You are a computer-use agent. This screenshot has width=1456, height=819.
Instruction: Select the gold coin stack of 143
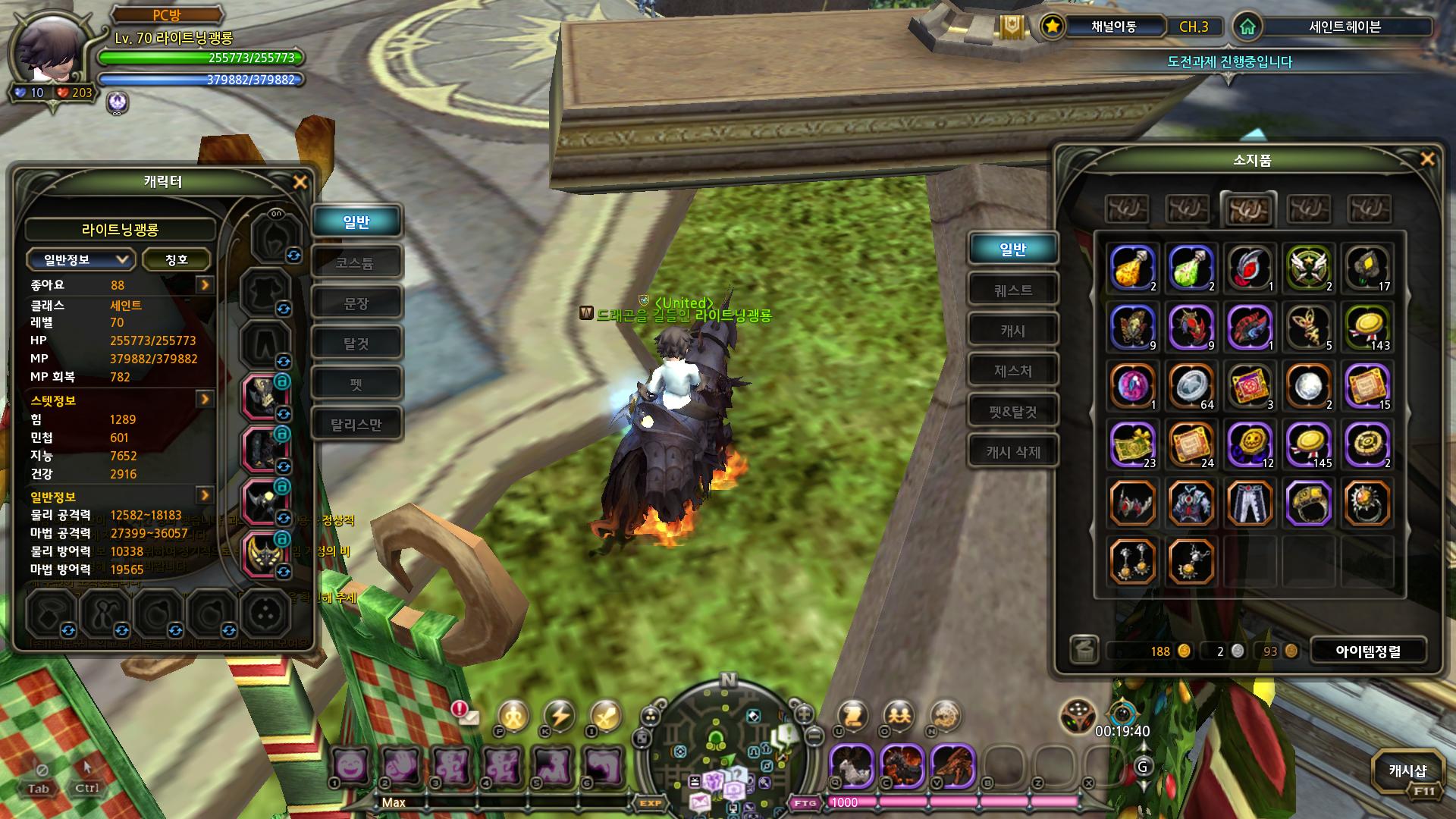click(x=1368, y=327)
